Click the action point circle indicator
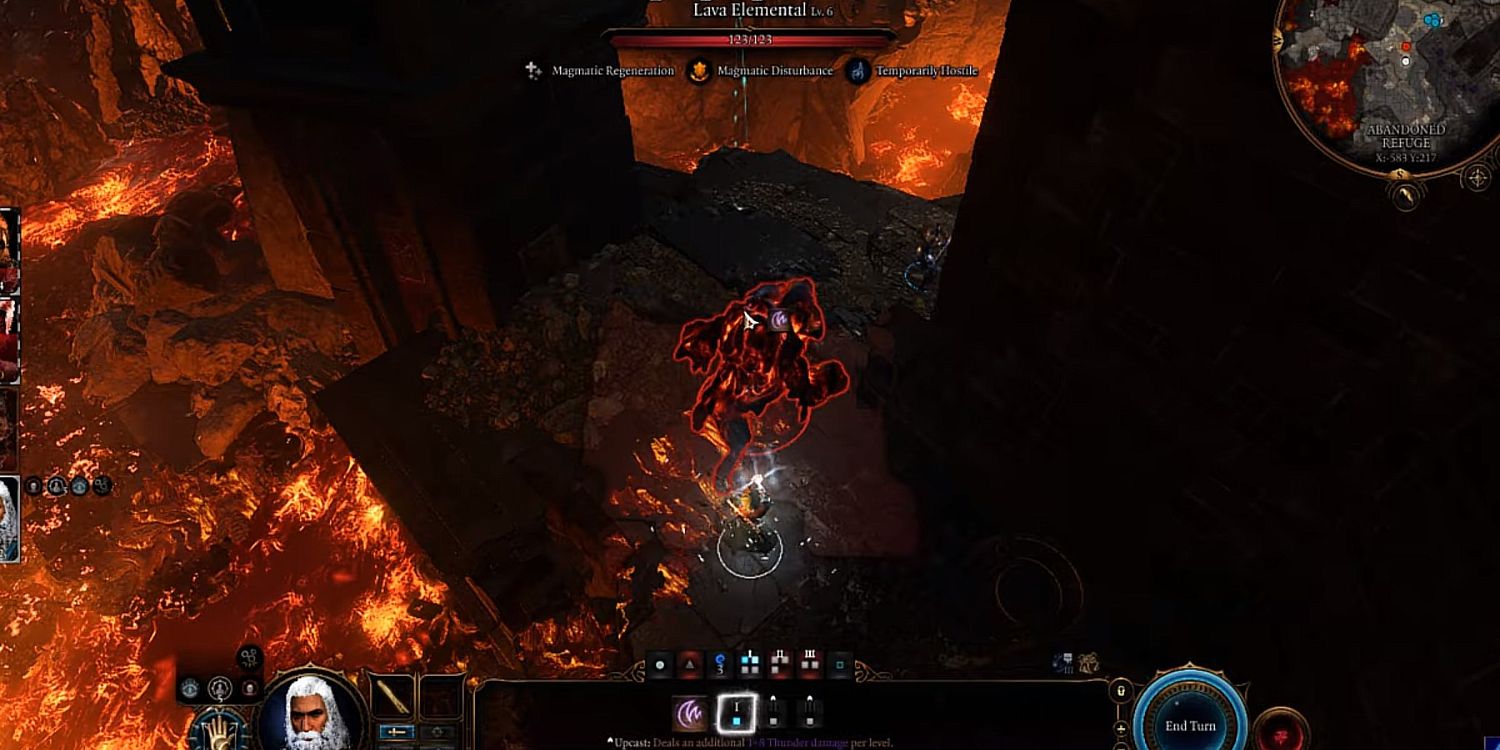1500x750 pixels. coord(660,664)
